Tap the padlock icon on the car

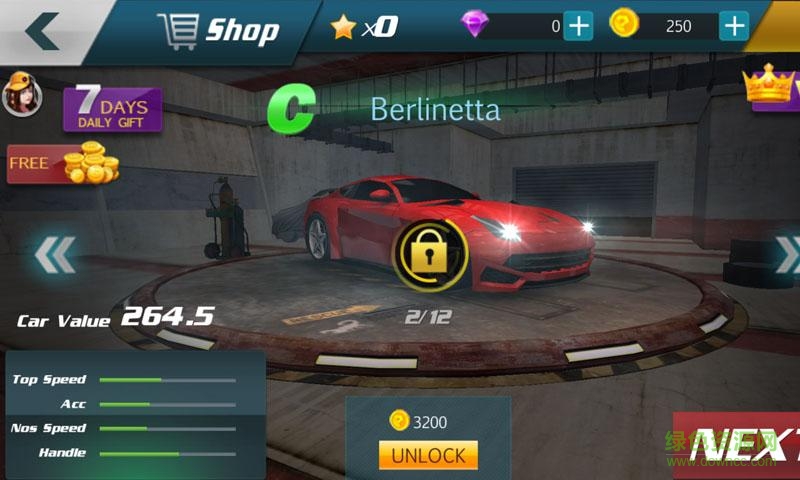(430, 257)
